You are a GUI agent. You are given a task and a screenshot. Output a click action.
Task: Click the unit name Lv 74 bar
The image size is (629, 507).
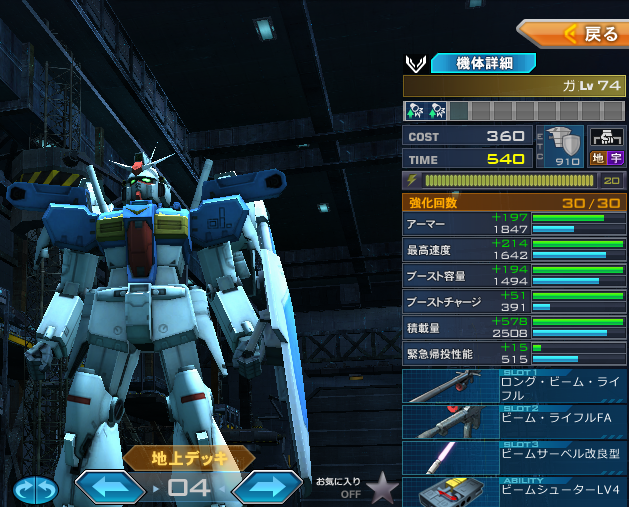(x=515, y=86)
